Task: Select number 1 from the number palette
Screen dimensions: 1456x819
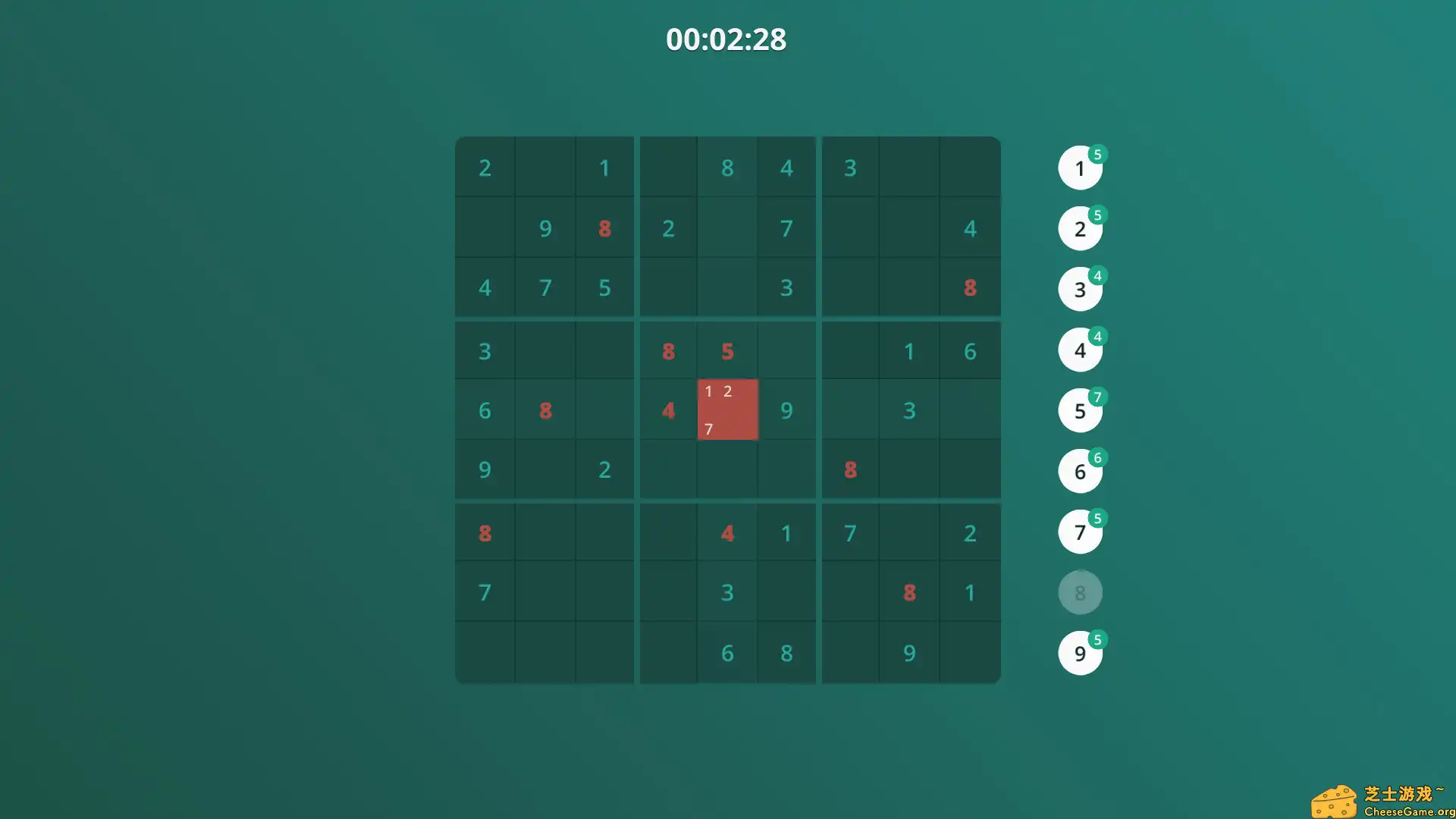Action: point(1080,168)
